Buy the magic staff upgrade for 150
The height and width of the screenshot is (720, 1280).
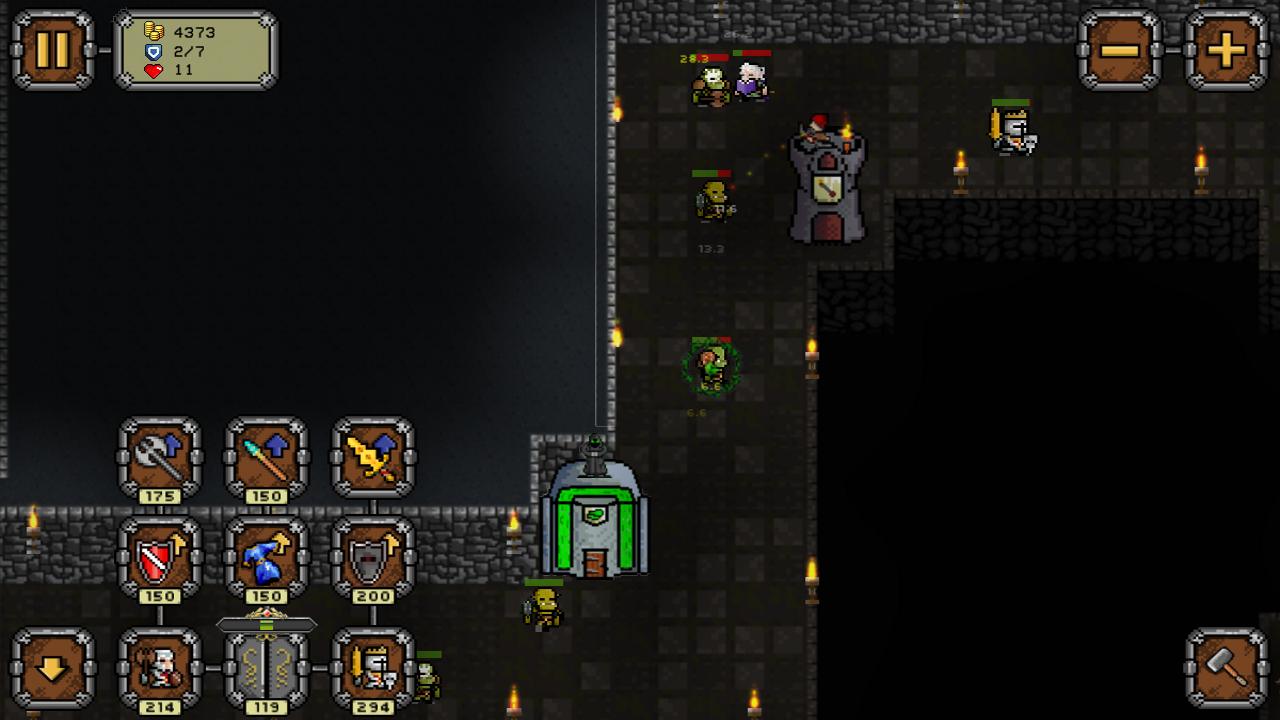coord(265,459)
